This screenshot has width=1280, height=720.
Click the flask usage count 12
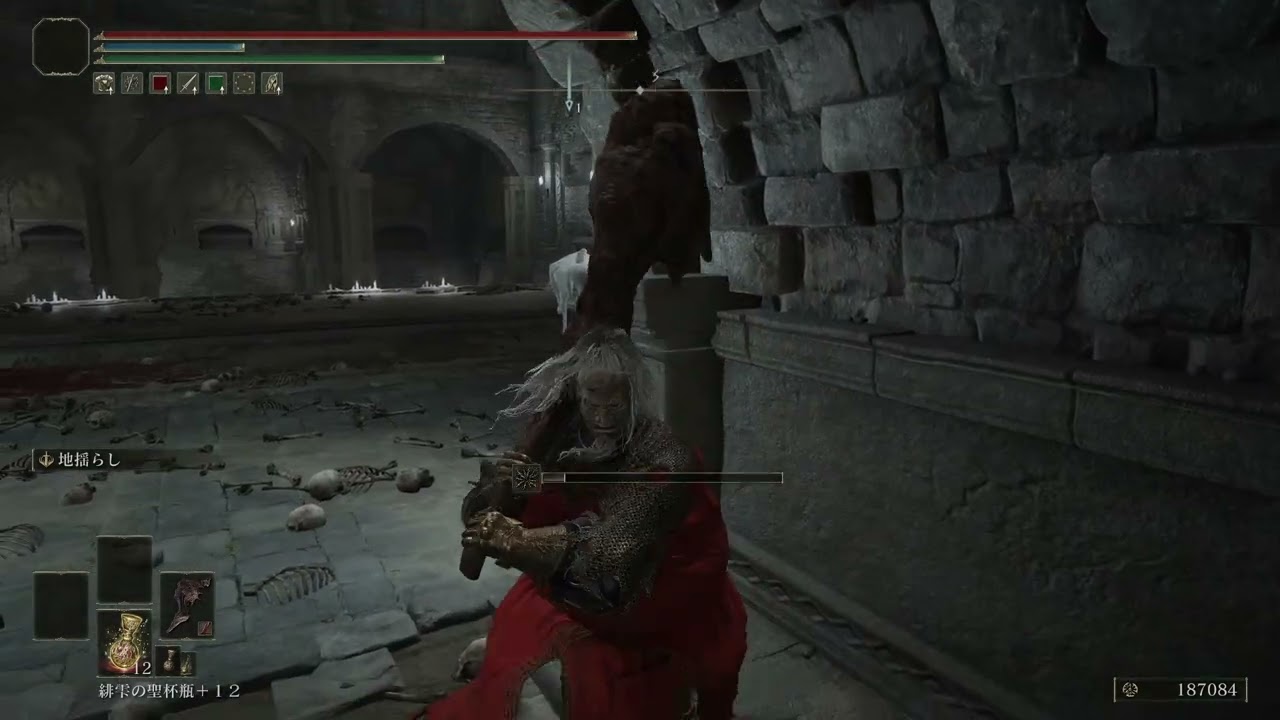click(x=142, y=666)
